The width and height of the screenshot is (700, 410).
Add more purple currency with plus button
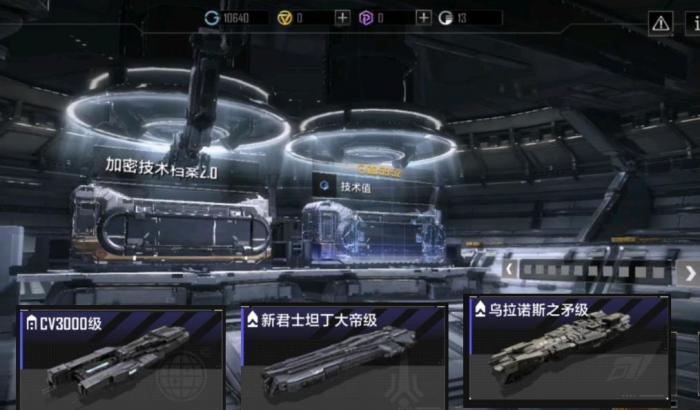pos(423,18)
